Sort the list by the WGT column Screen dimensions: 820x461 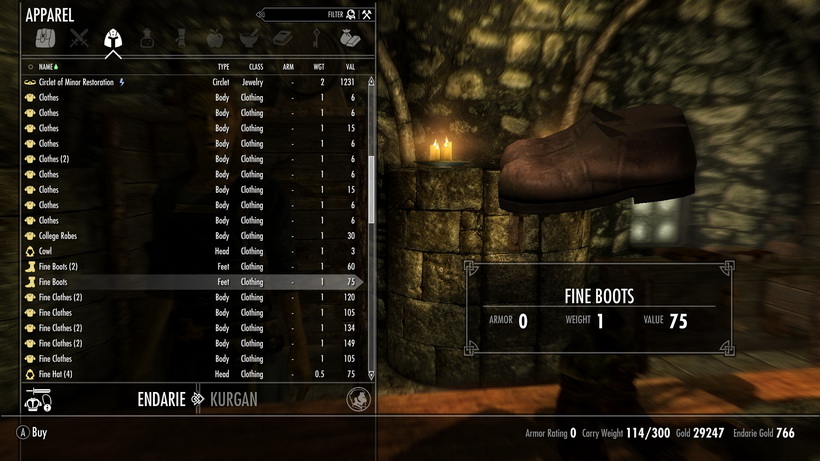318,66
